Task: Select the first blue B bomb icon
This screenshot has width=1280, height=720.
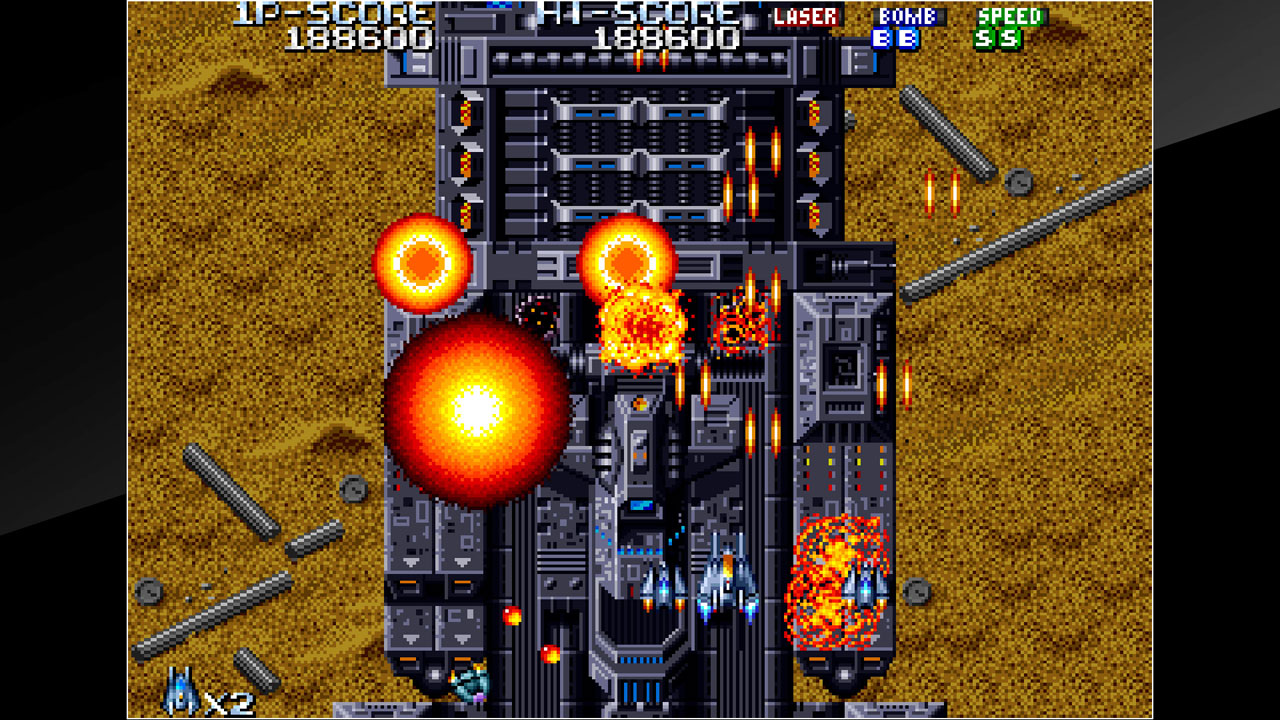Action: point(879,40)
